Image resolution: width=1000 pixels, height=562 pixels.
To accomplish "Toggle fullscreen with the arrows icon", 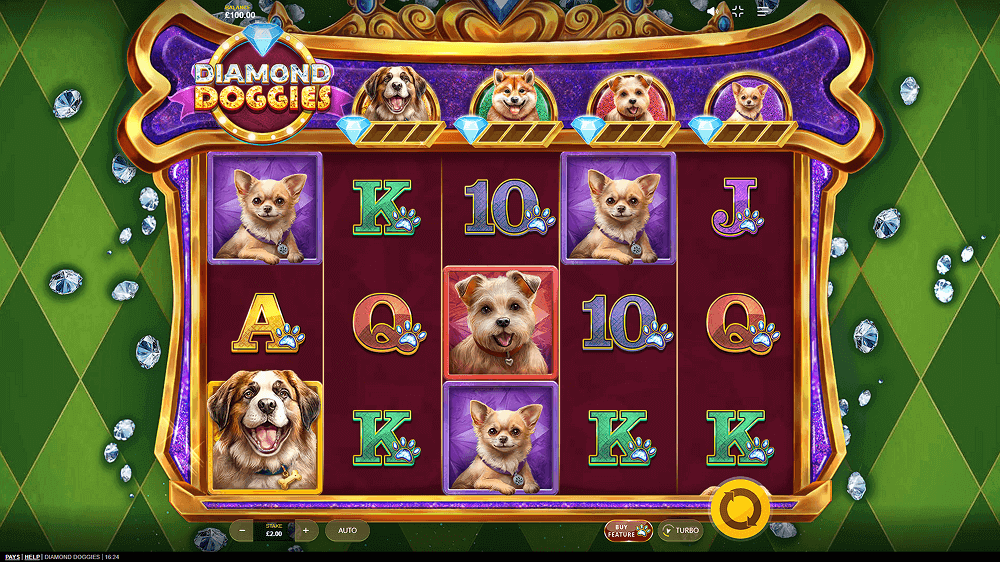I will pyautogui.click(x=738, y=11).
